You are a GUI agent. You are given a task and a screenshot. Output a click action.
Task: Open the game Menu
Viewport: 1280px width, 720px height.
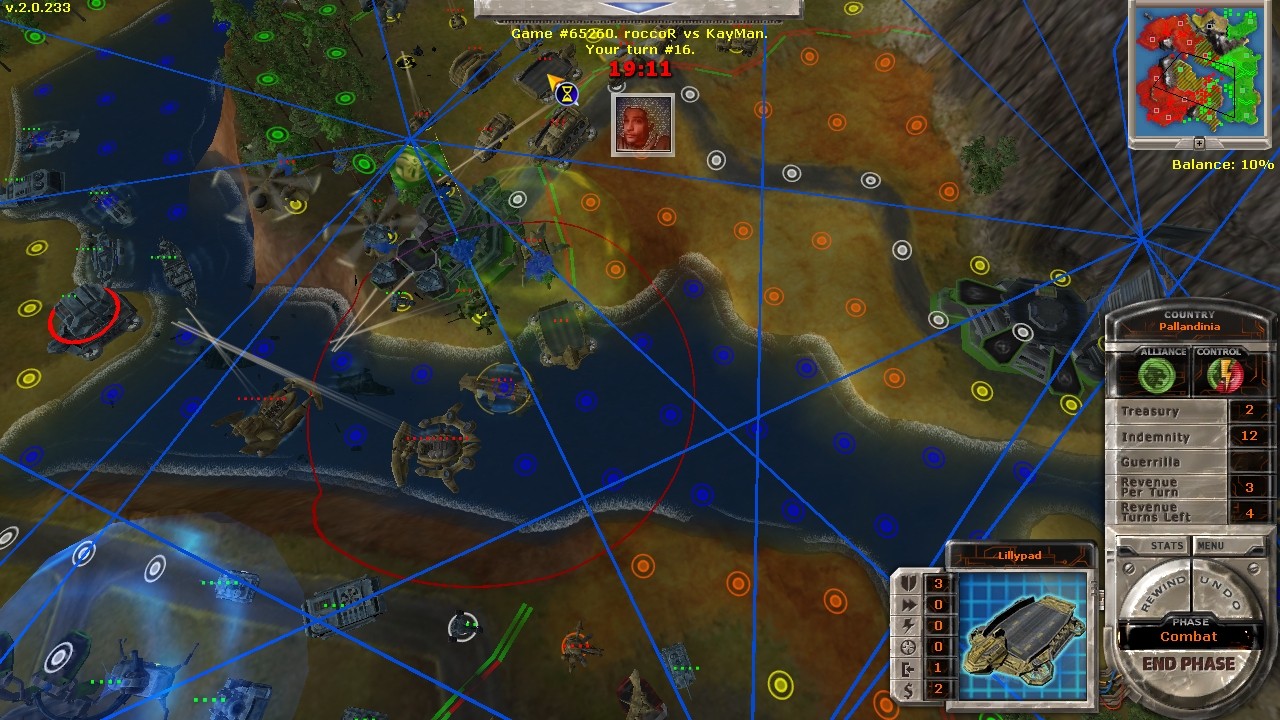tap(1210, 546)
